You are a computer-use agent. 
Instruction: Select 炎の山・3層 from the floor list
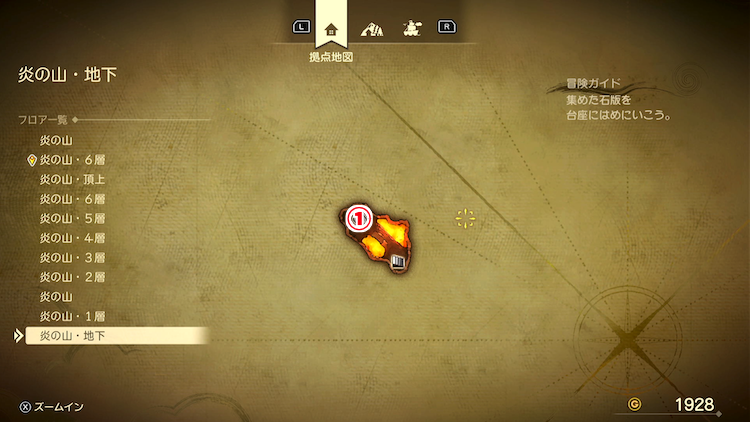pyautogui.click(x=73, y=257)
